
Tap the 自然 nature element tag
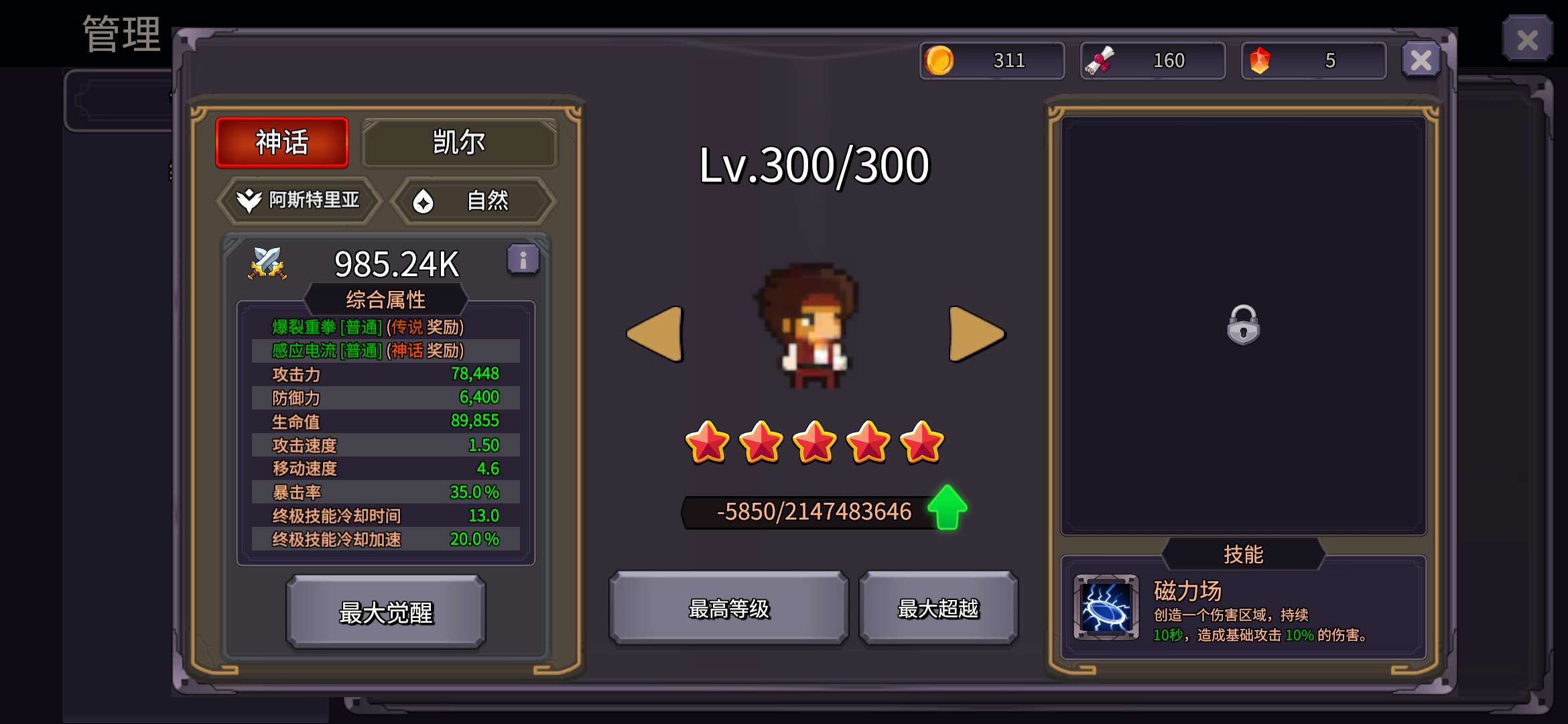(473, 200)
